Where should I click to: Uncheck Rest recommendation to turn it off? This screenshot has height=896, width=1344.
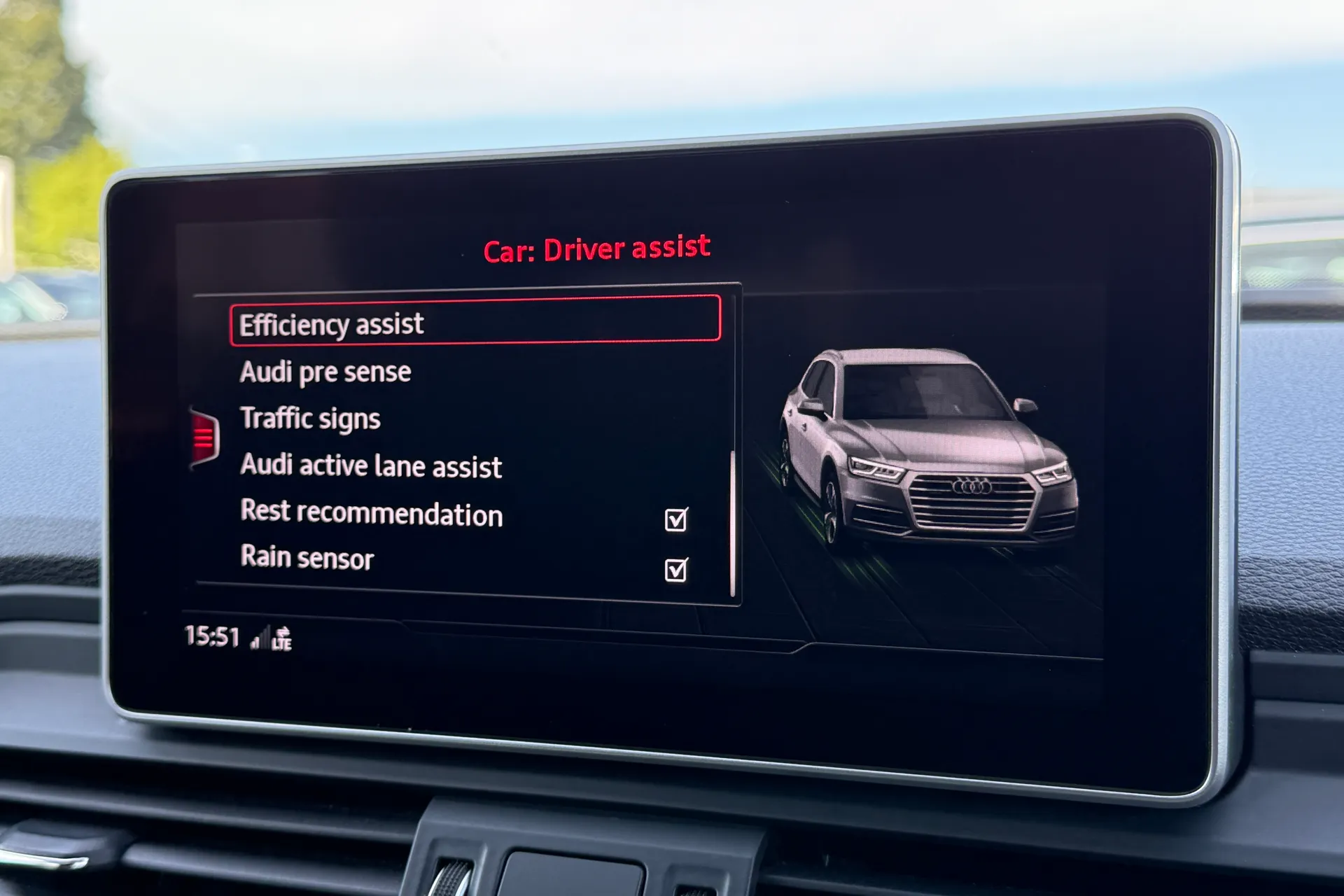click(676, 520)
